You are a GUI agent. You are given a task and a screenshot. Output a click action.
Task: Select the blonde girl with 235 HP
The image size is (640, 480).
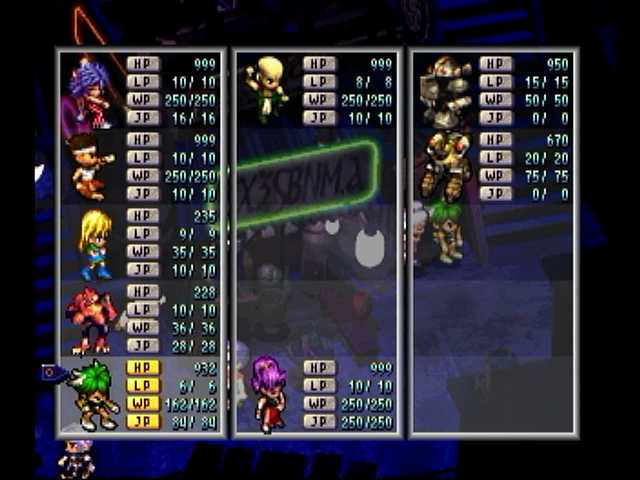click(95, 243)
